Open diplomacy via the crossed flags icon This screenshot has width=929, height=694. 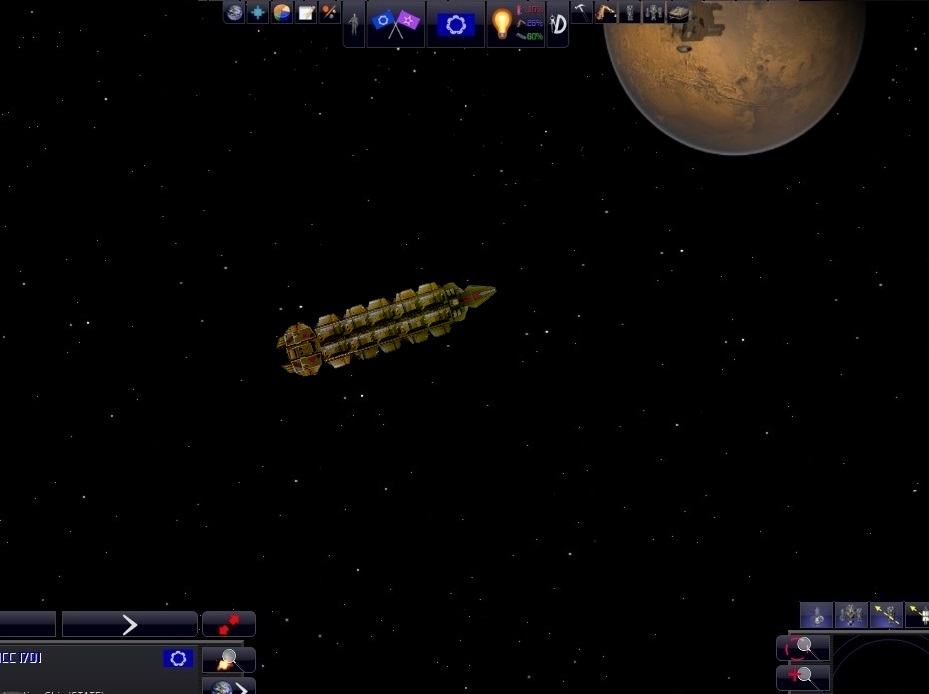396,24
